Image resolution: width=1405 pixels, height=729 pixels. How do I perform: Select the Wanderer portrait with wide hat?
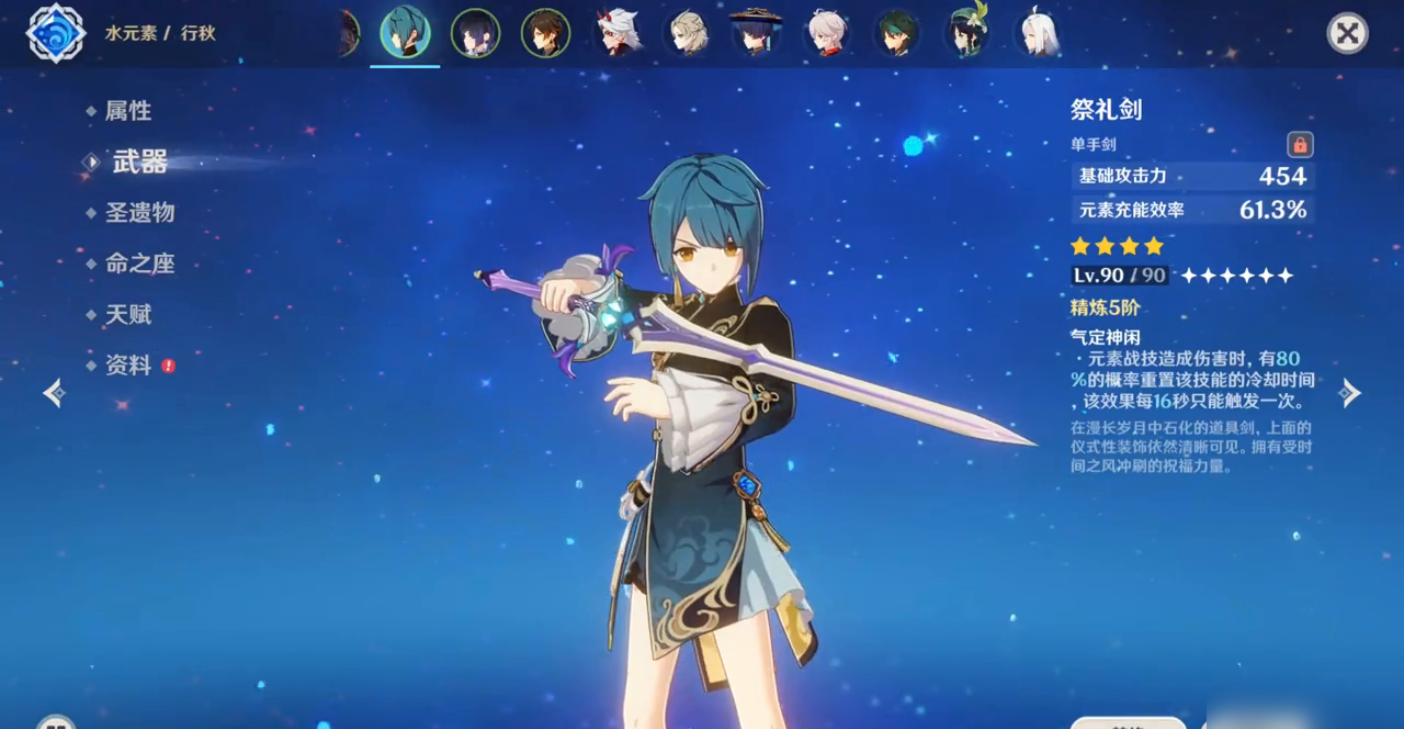pyautogui.click(x=757, y=34)
